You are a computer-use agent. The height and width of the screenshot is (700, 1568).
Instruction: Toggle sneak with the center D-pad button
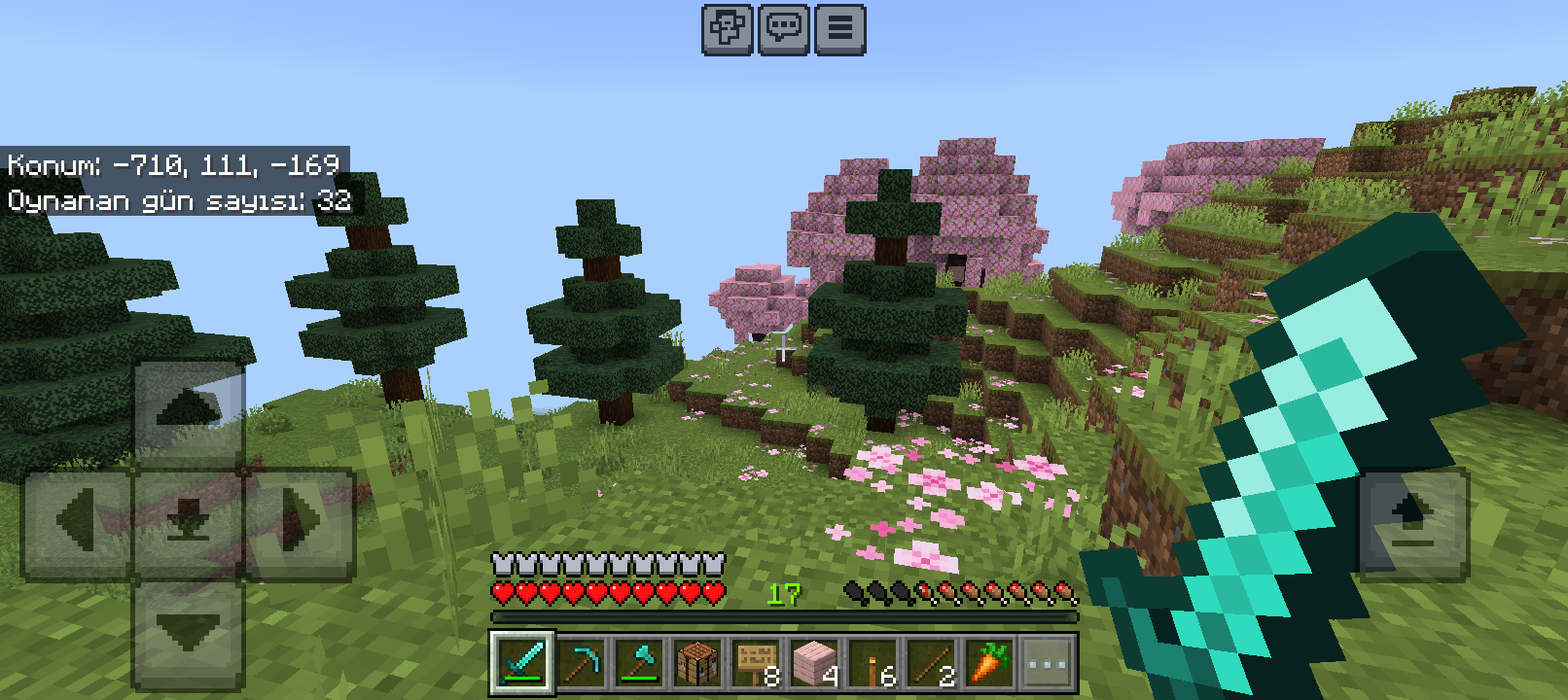coord(189,524)
